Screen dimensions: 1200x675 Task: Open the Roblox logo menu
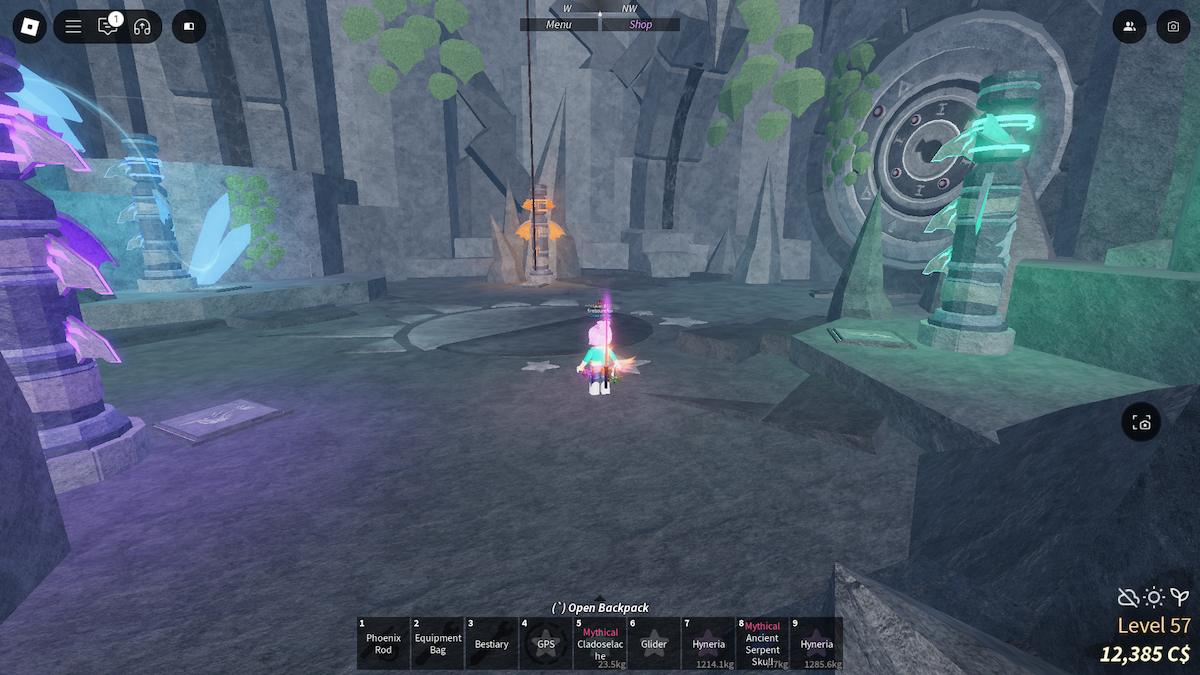coord(26,26)
